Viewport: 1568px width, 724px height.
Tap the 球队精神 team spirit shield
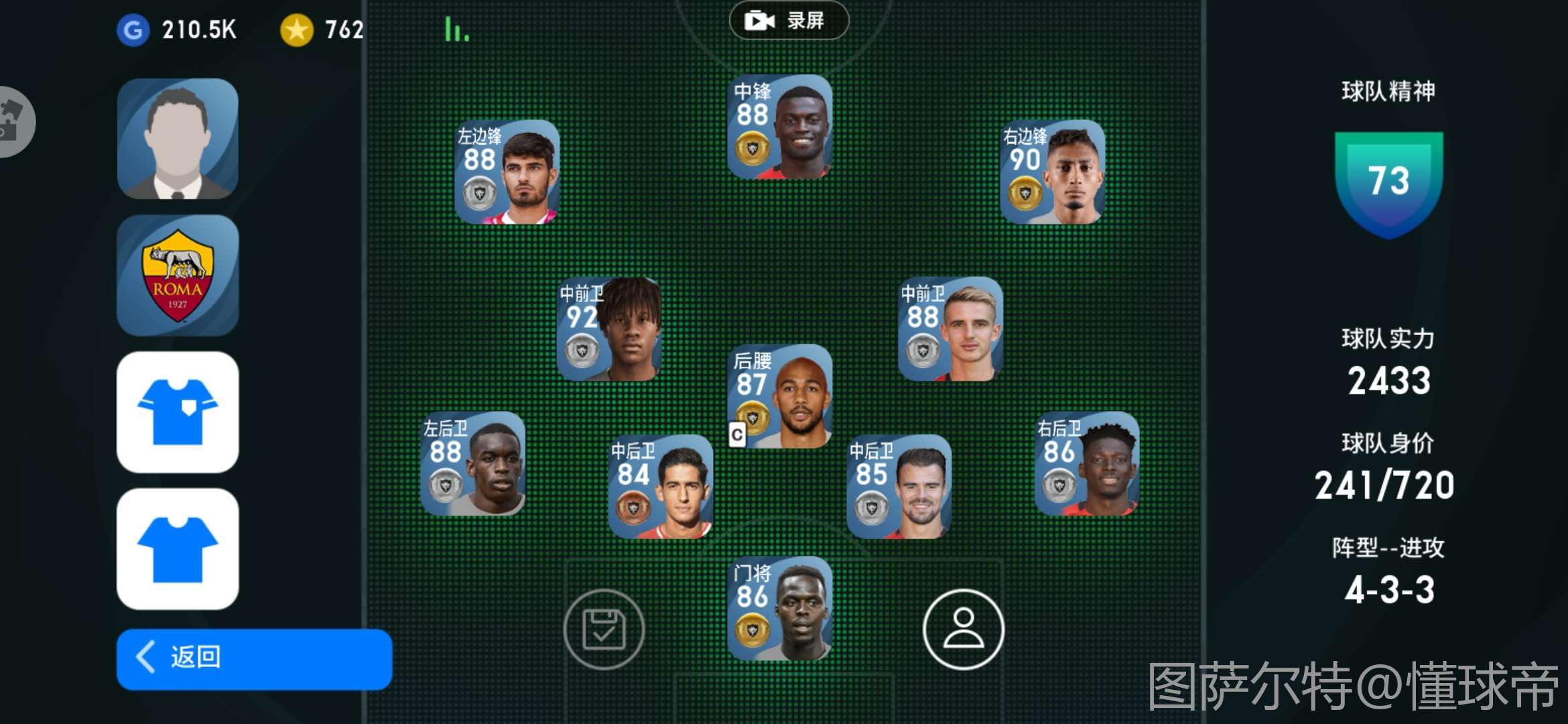[1388, 182]
